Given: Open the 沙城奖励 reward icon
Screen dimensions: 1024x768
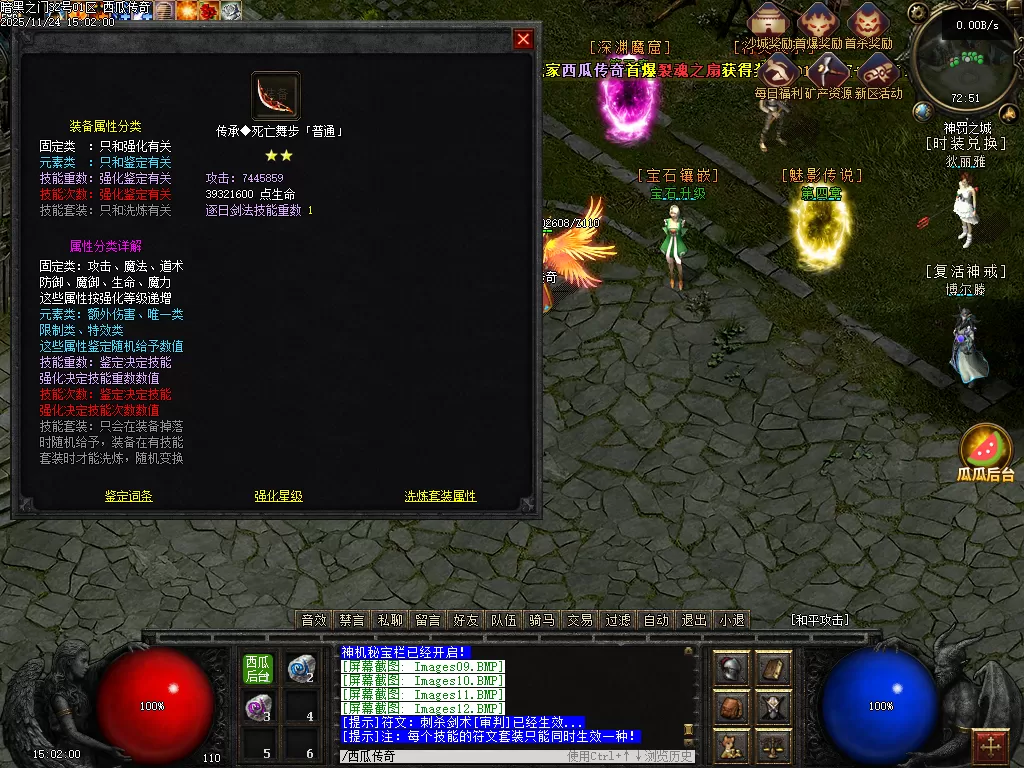Looking at the screenshot, I should pyautogui.click(x=768, y=22).
